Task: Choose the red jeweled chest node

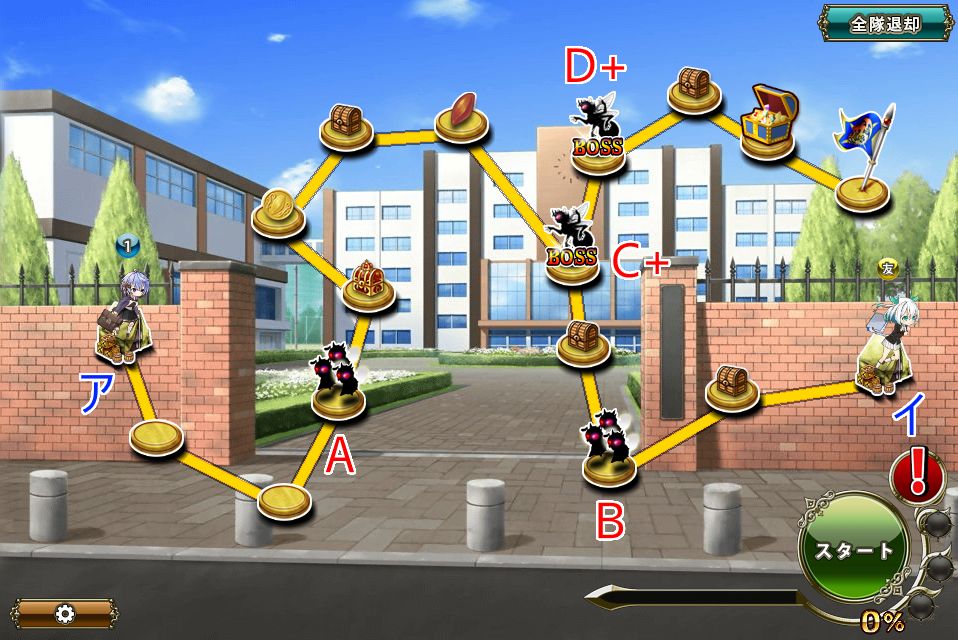Action: click(369, 284)
